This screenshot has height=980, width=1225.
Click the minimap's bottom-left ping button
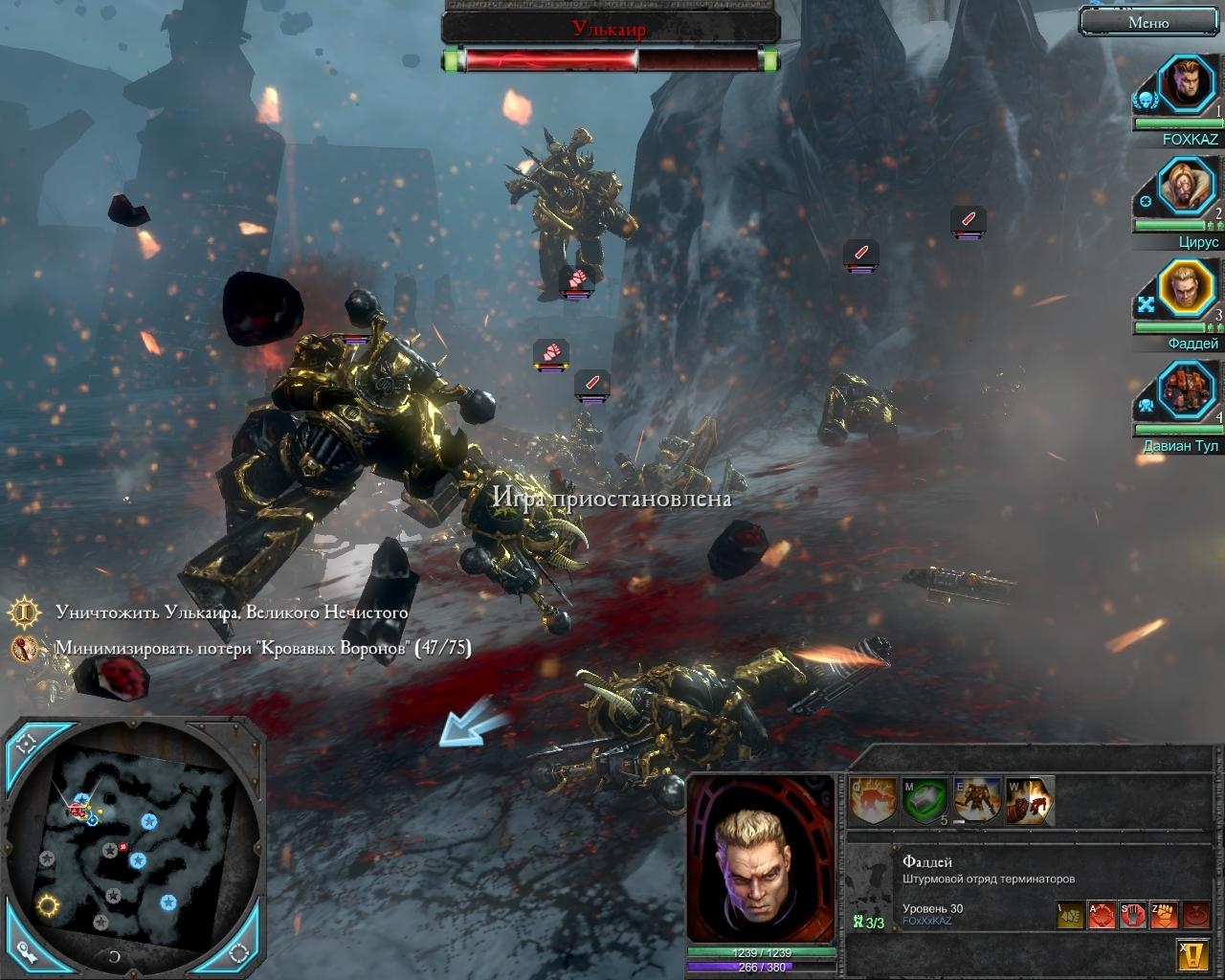(26, 951)
